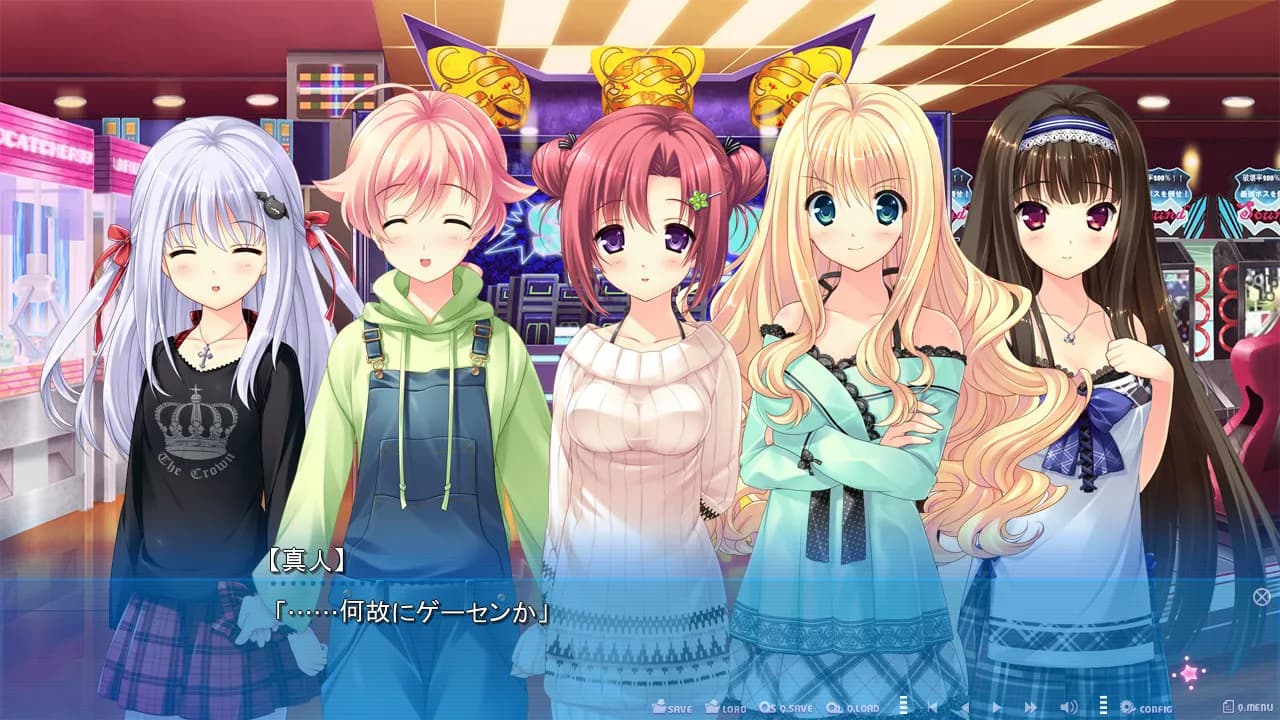Jump back using the skip-to-start button
This screenshot has height=720, width=1280.
(931, 705)
